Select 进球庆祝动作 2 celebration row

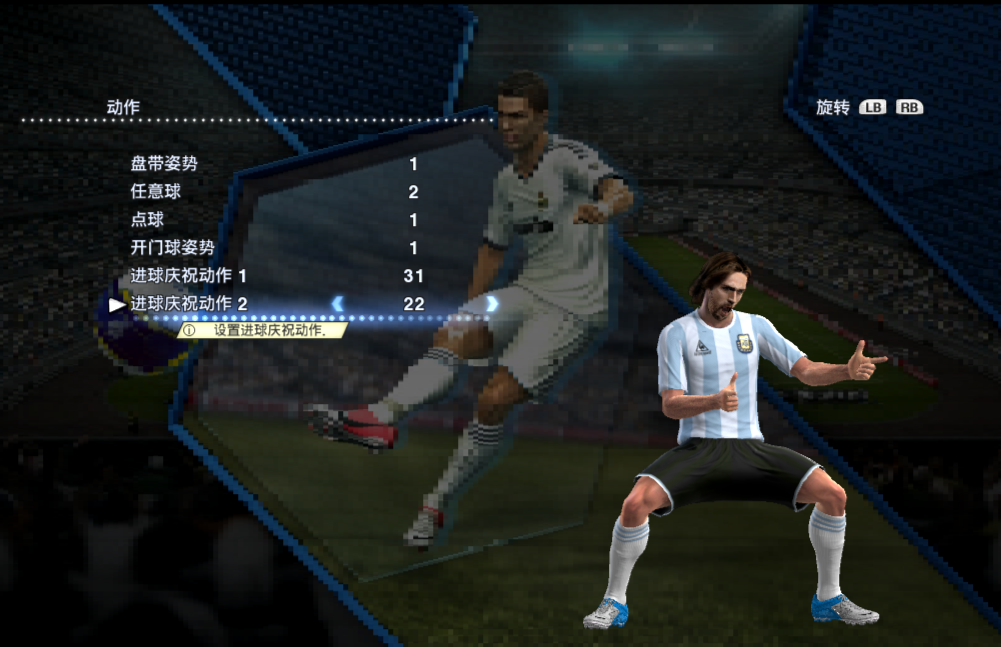(188, 304)
